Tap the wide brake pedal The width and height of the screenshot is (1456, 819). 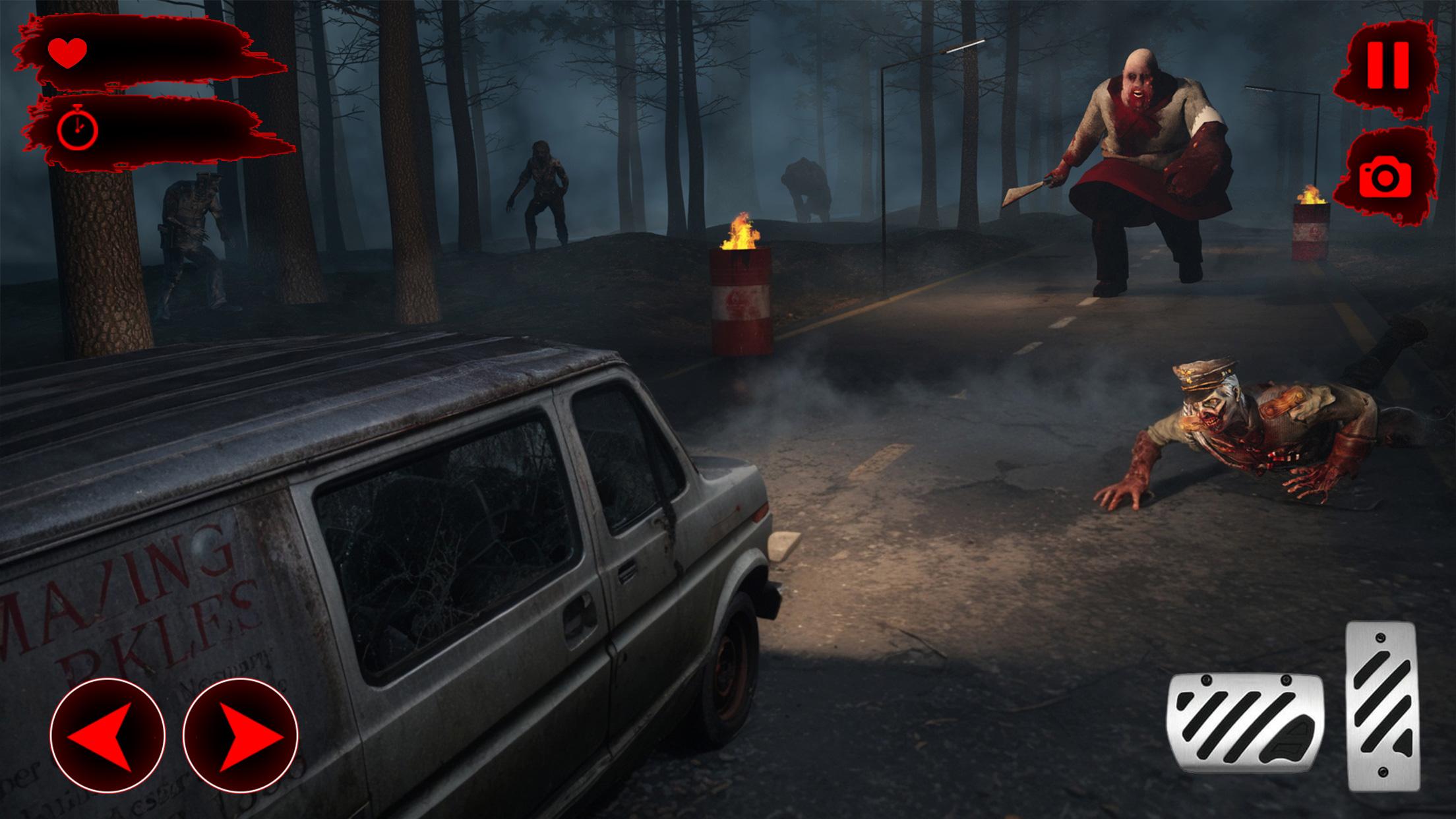coord(1245,723)
